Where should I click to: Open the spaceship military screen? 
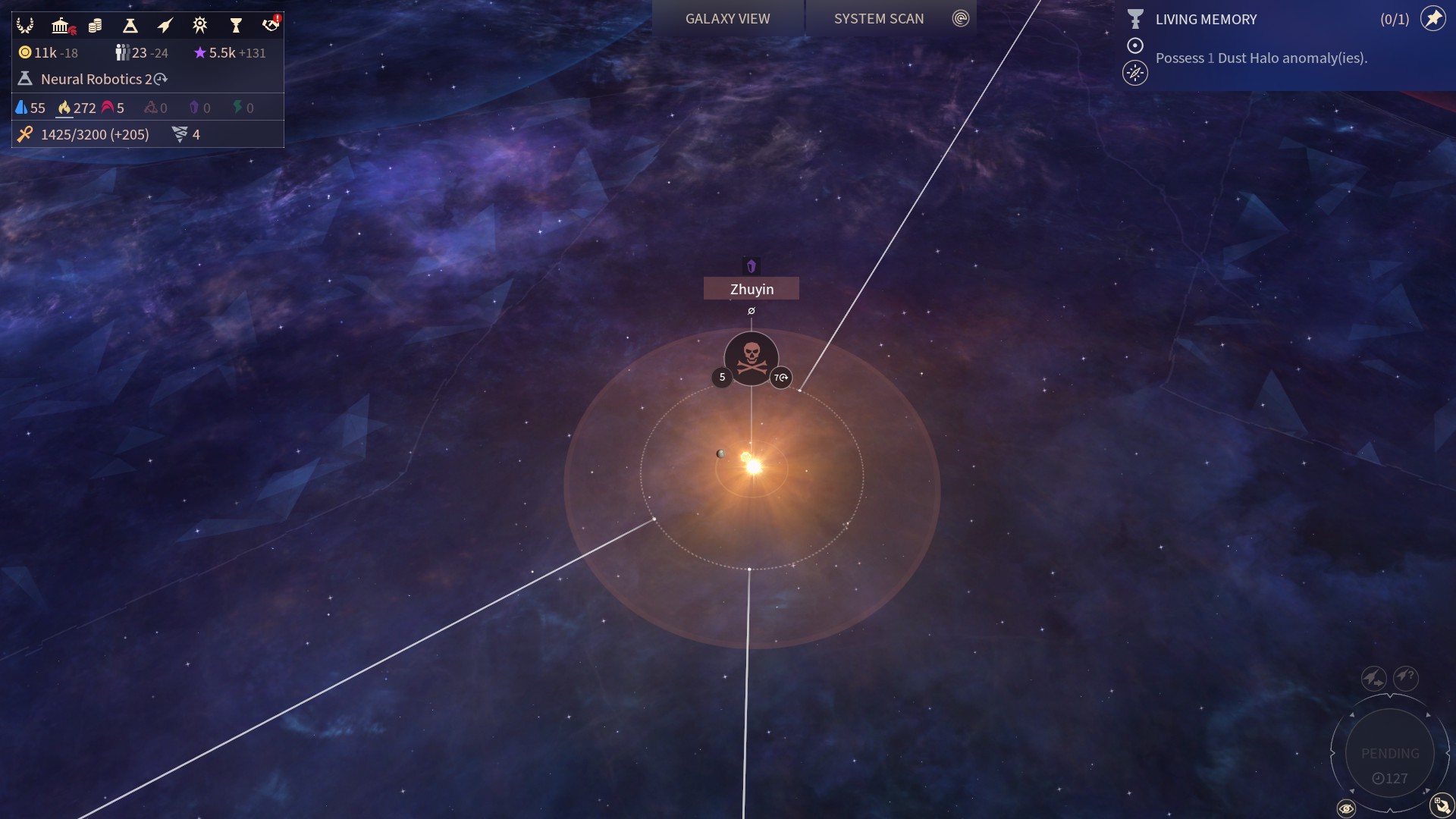(x=165, y=26)
